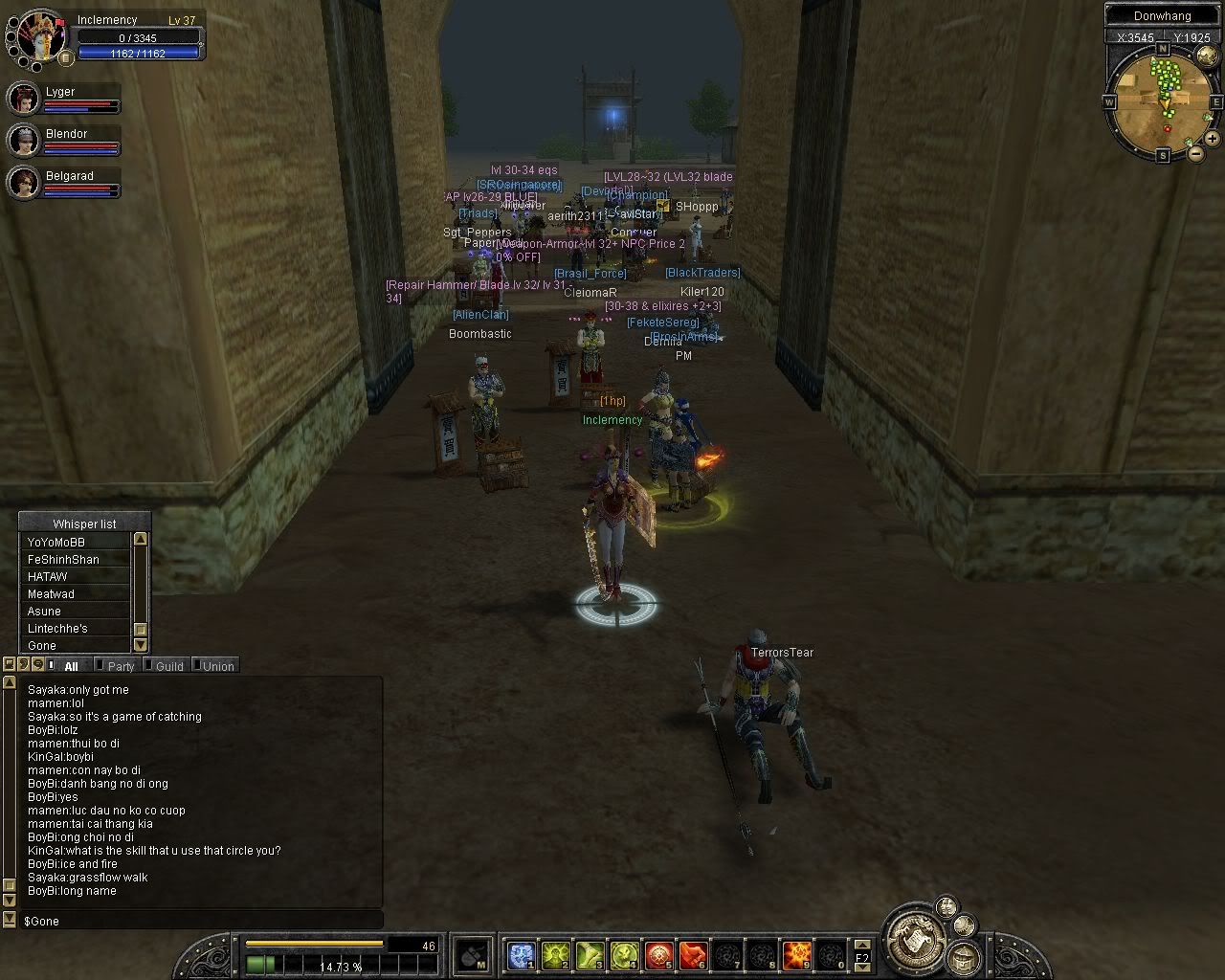Zoom out the minimap with minus button
The height and width of the screenshot is (980, 1225).
click(x=1195, y=152)
